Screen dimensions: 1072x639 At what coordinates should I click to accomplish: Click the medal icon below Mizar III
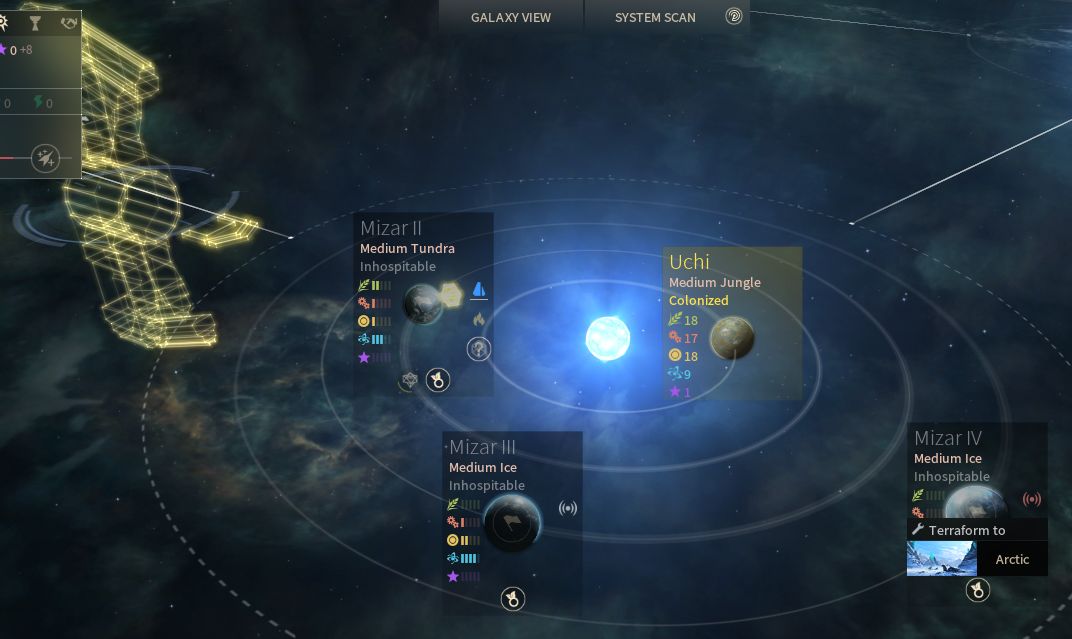click(x=512, y=599)
